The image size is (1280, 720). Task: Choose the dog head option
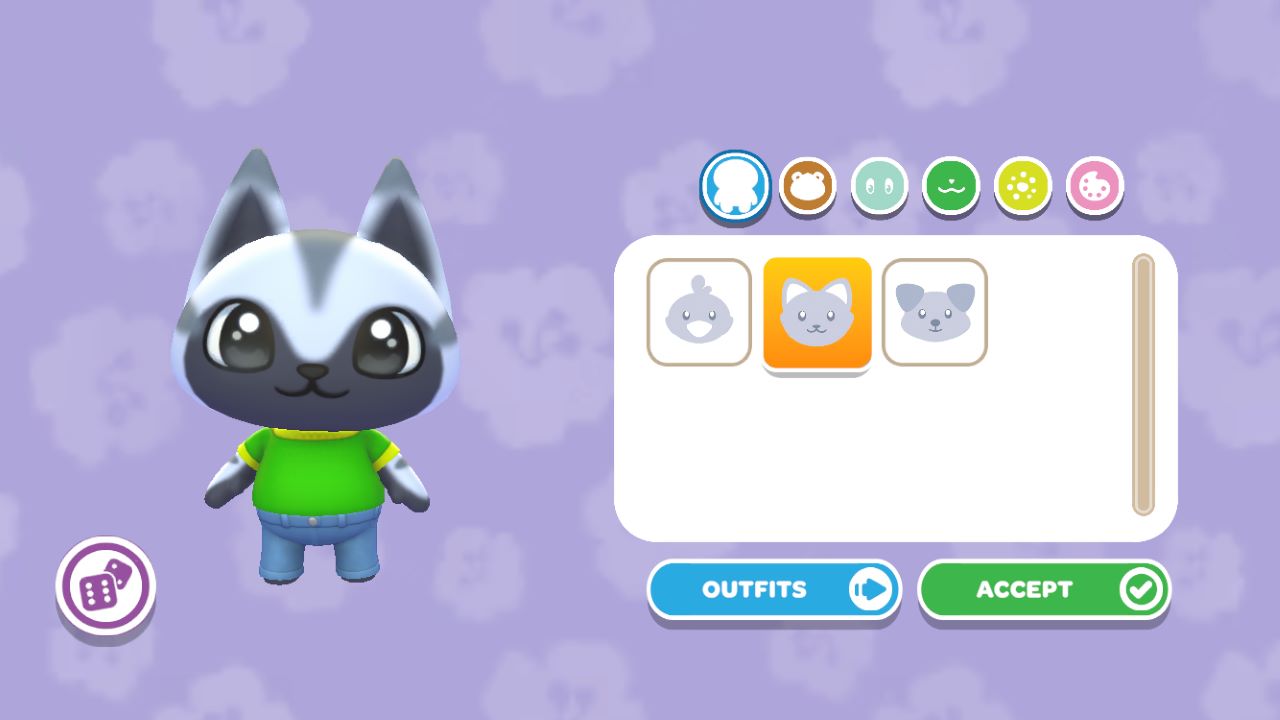934,311
